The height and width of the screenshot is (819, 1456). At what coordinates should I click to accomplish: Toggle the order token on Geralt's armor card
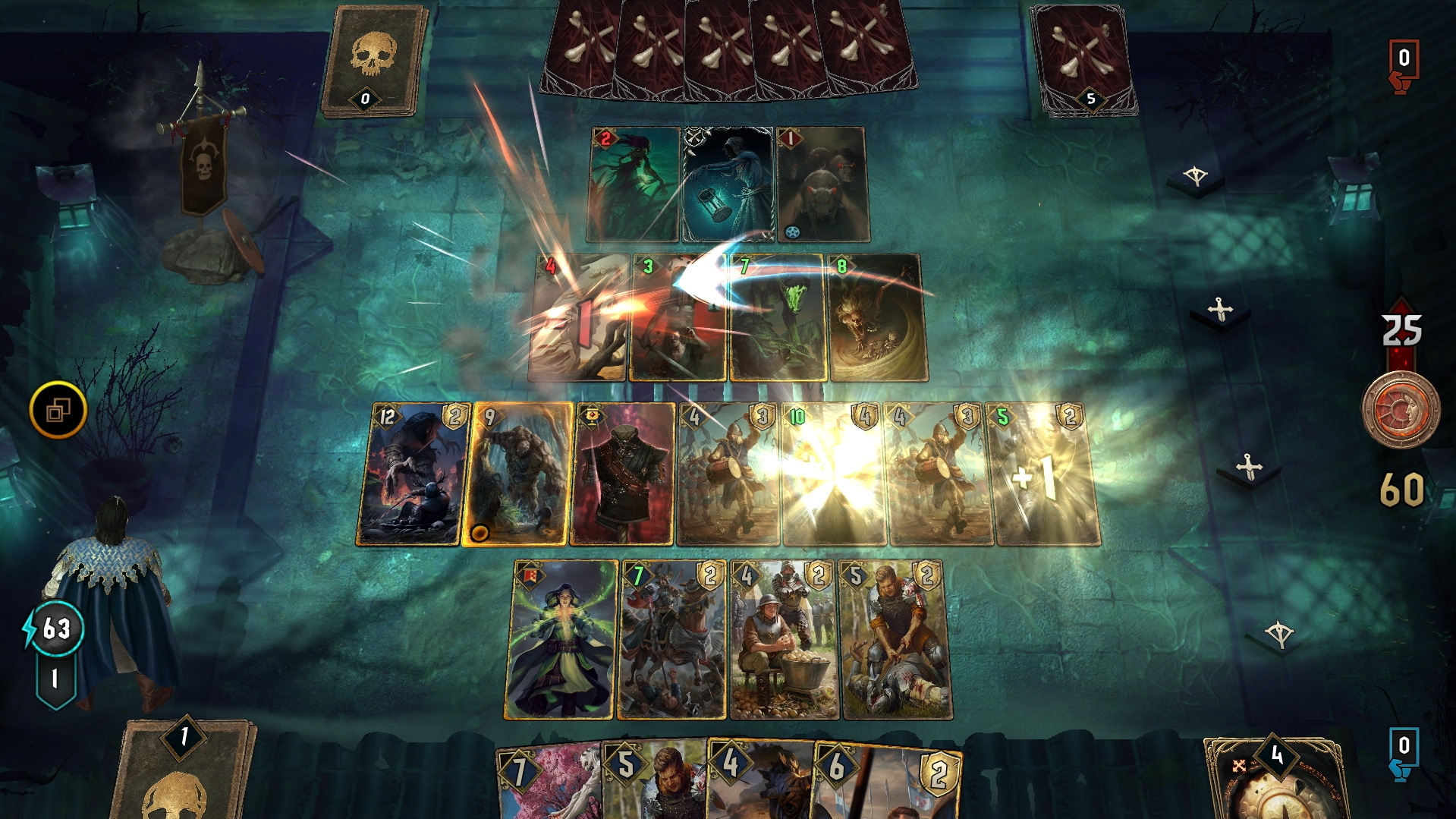click(591, 416)
